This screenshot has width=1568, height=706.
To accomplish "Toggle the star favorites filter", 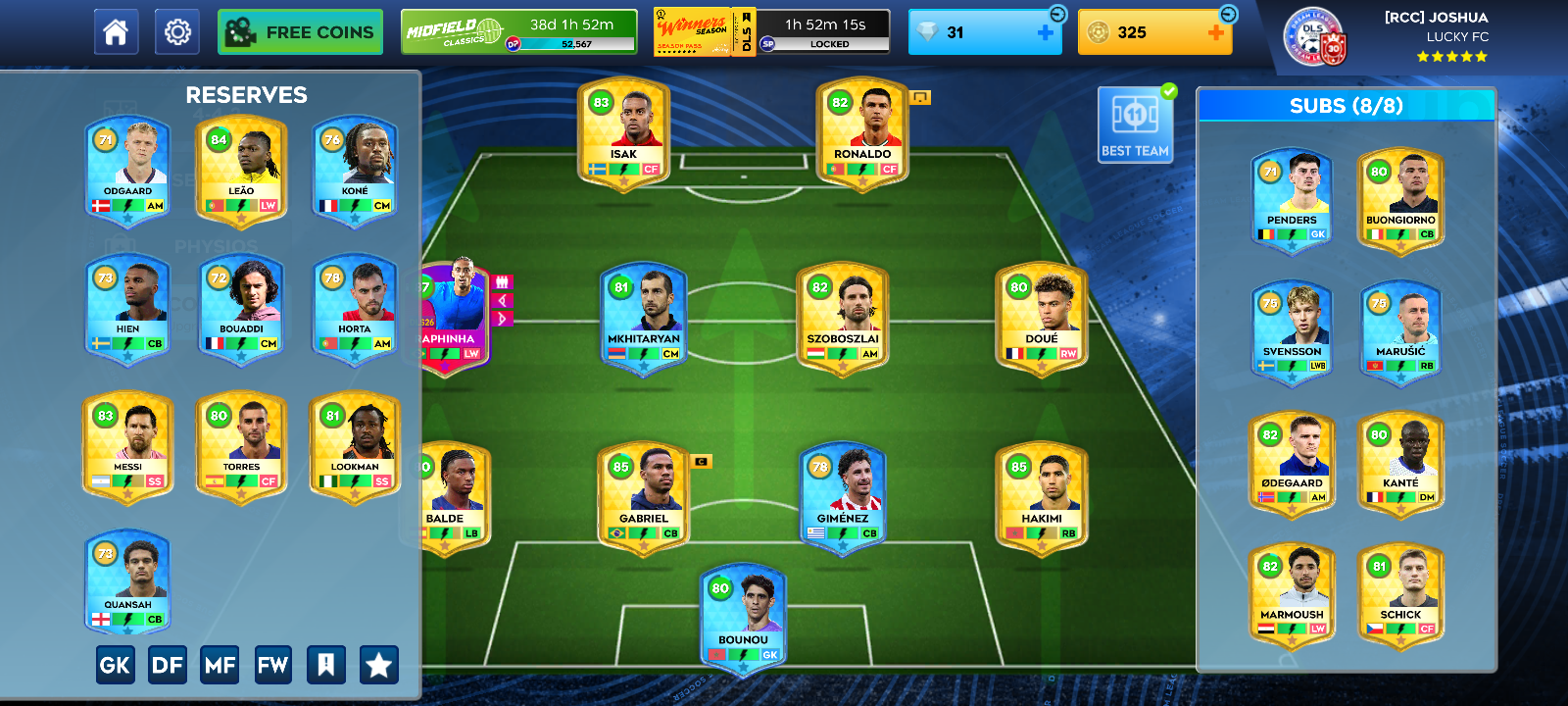I will pos(378,666).
